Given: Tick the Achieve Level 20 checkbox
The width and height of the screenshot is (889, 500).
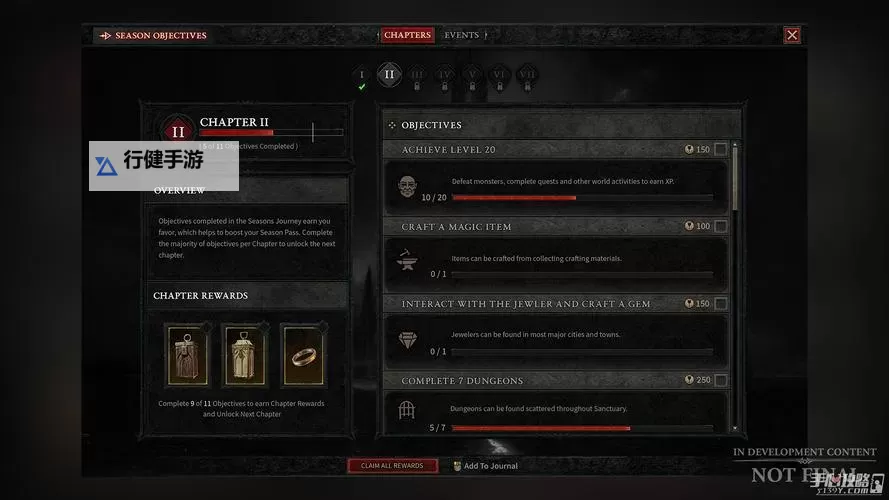Looking at the screenshot, I should (x=721, y=150).
